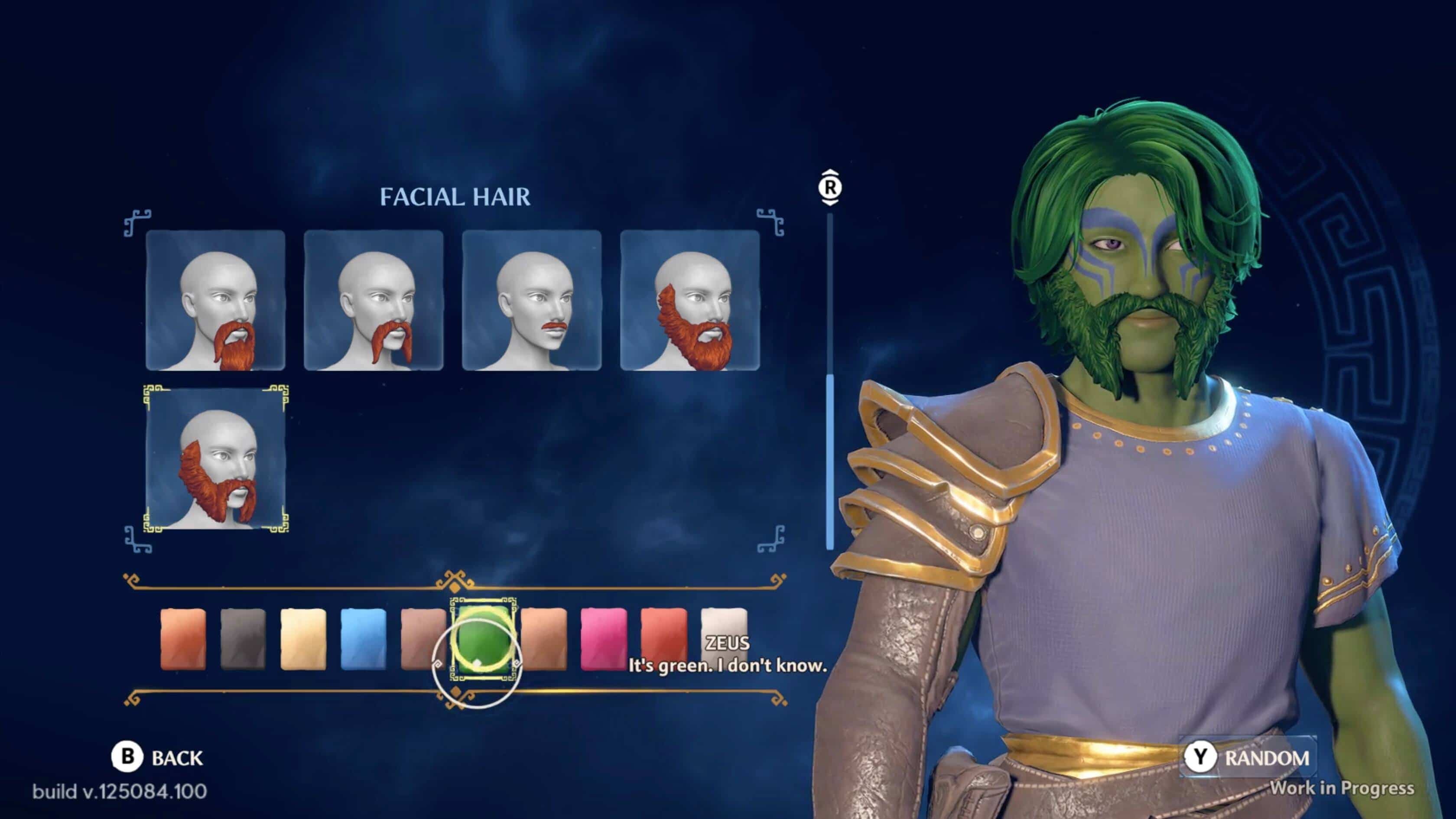Screen dimensions: 1456x819
Task: Click the vertical scrollbar thumb
Action: [x=830, y=461]
